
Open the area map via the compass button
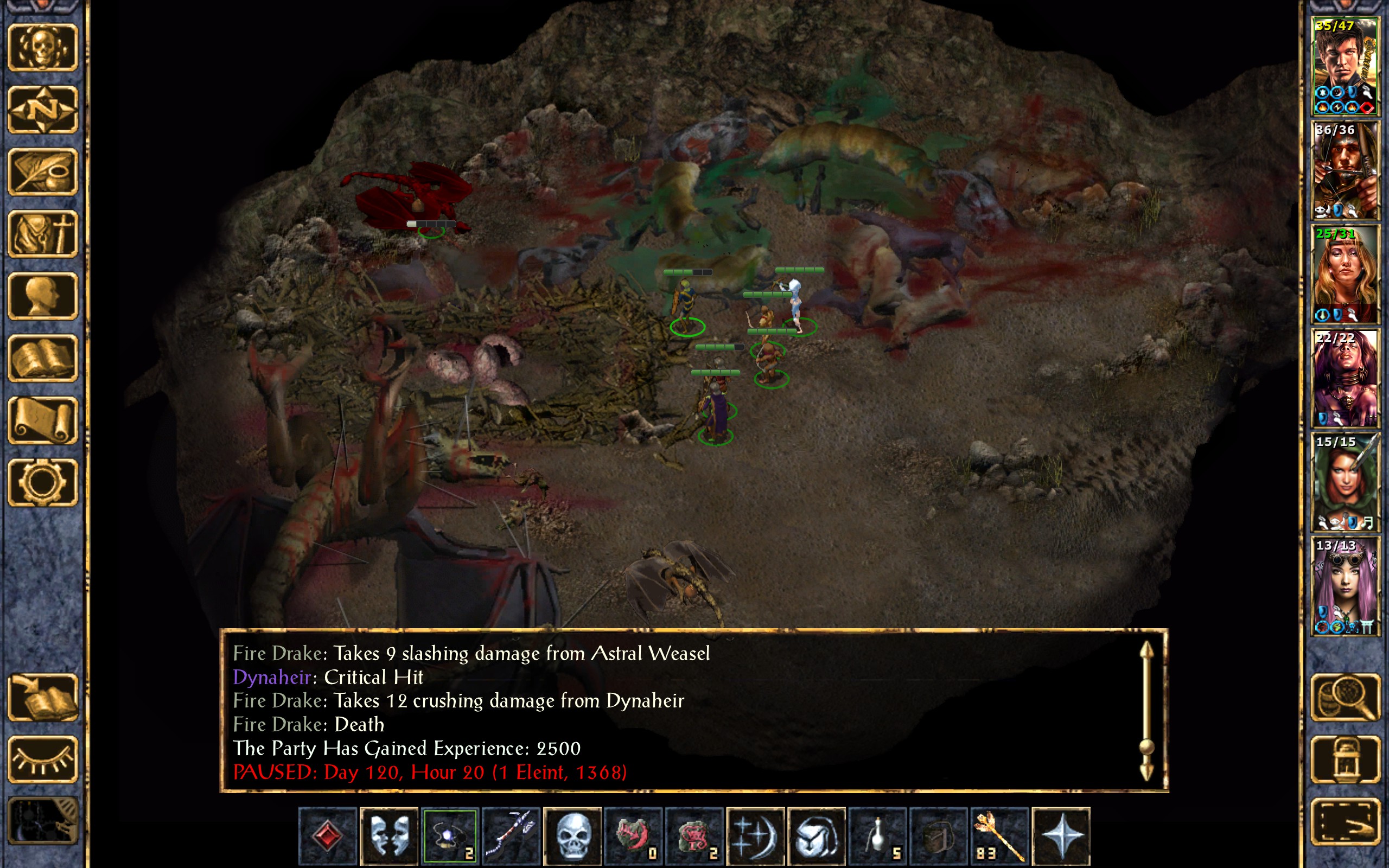43,109
